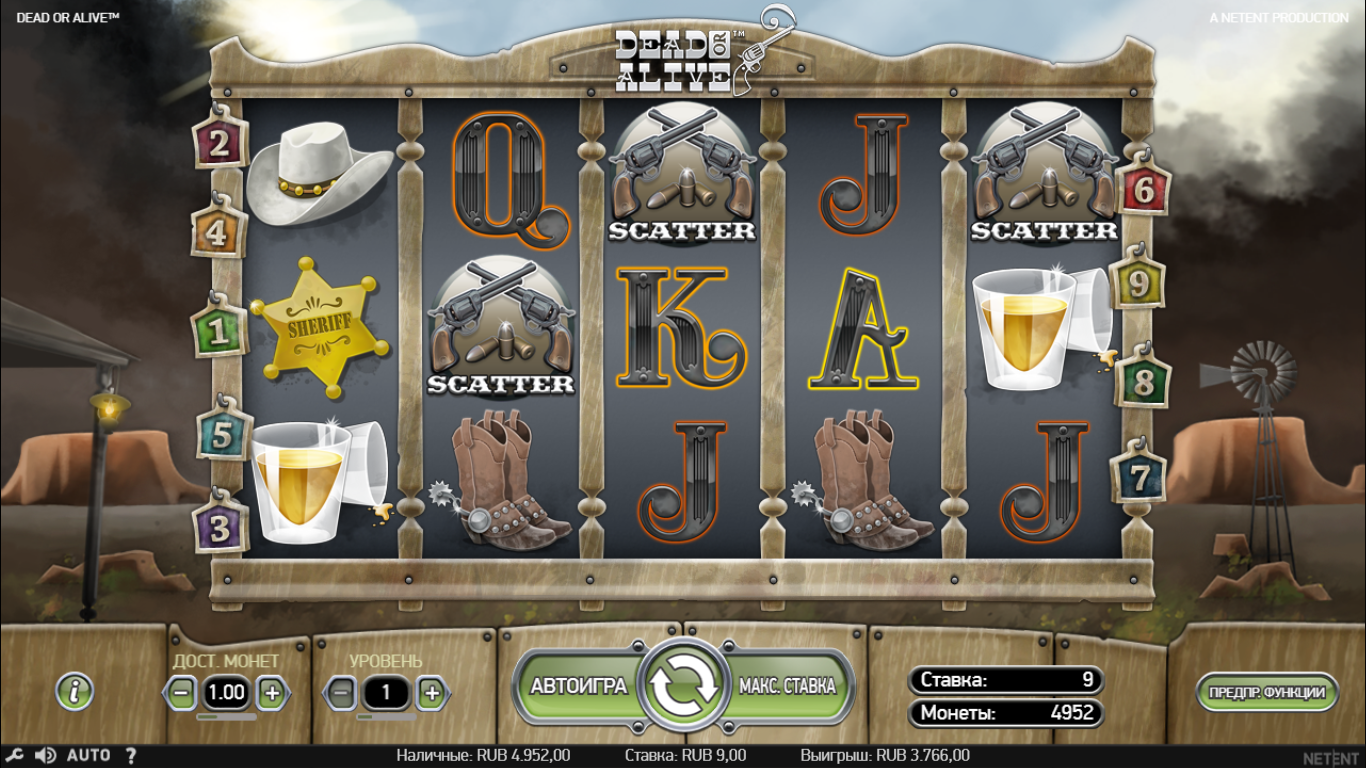The width and height of the screenshot is (1366, 768).
Task: Select bet line 6 tag
Action: tap(1143, 188)
